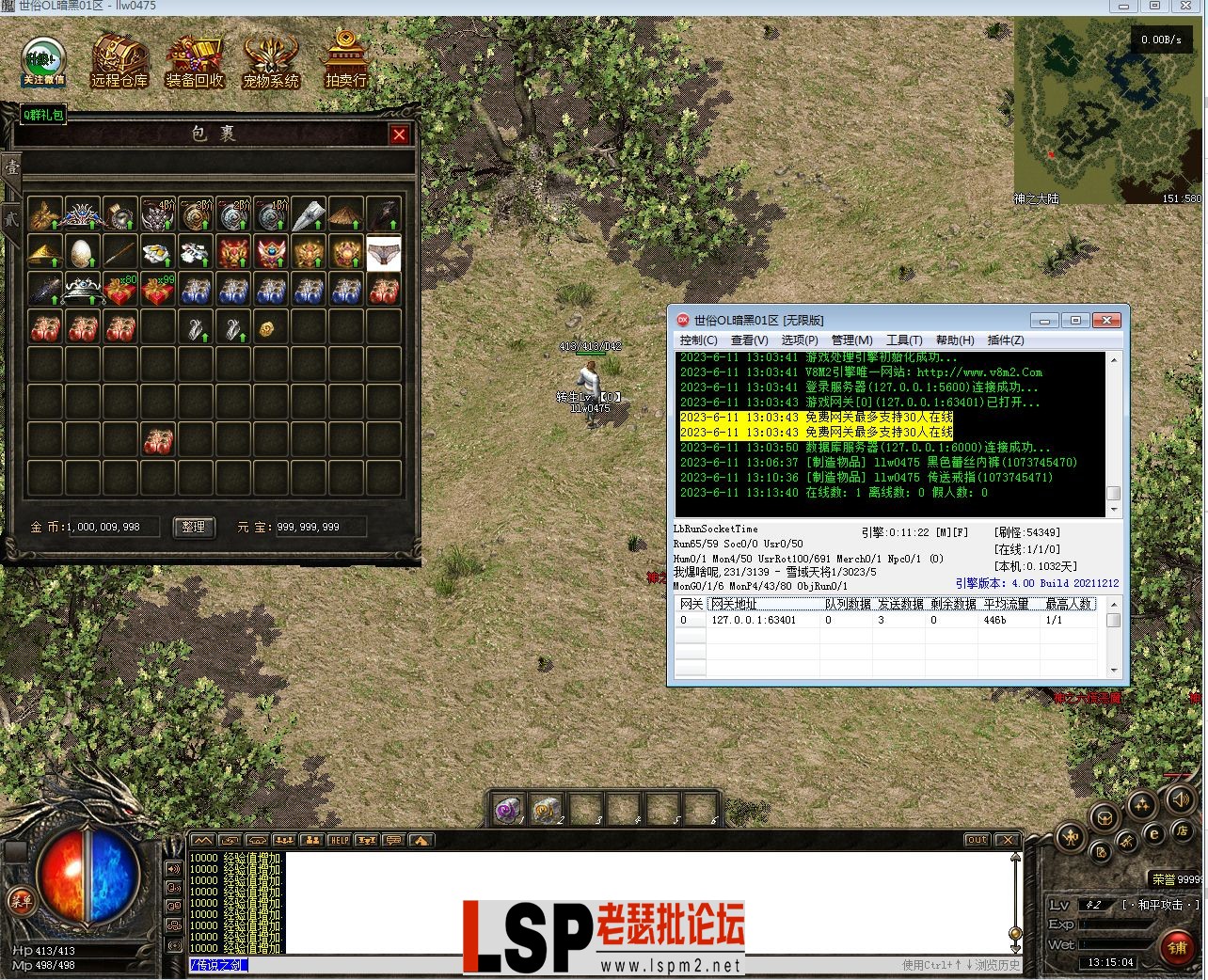Open the 管理(M) menu in the server window

click(x=851, y=340)
